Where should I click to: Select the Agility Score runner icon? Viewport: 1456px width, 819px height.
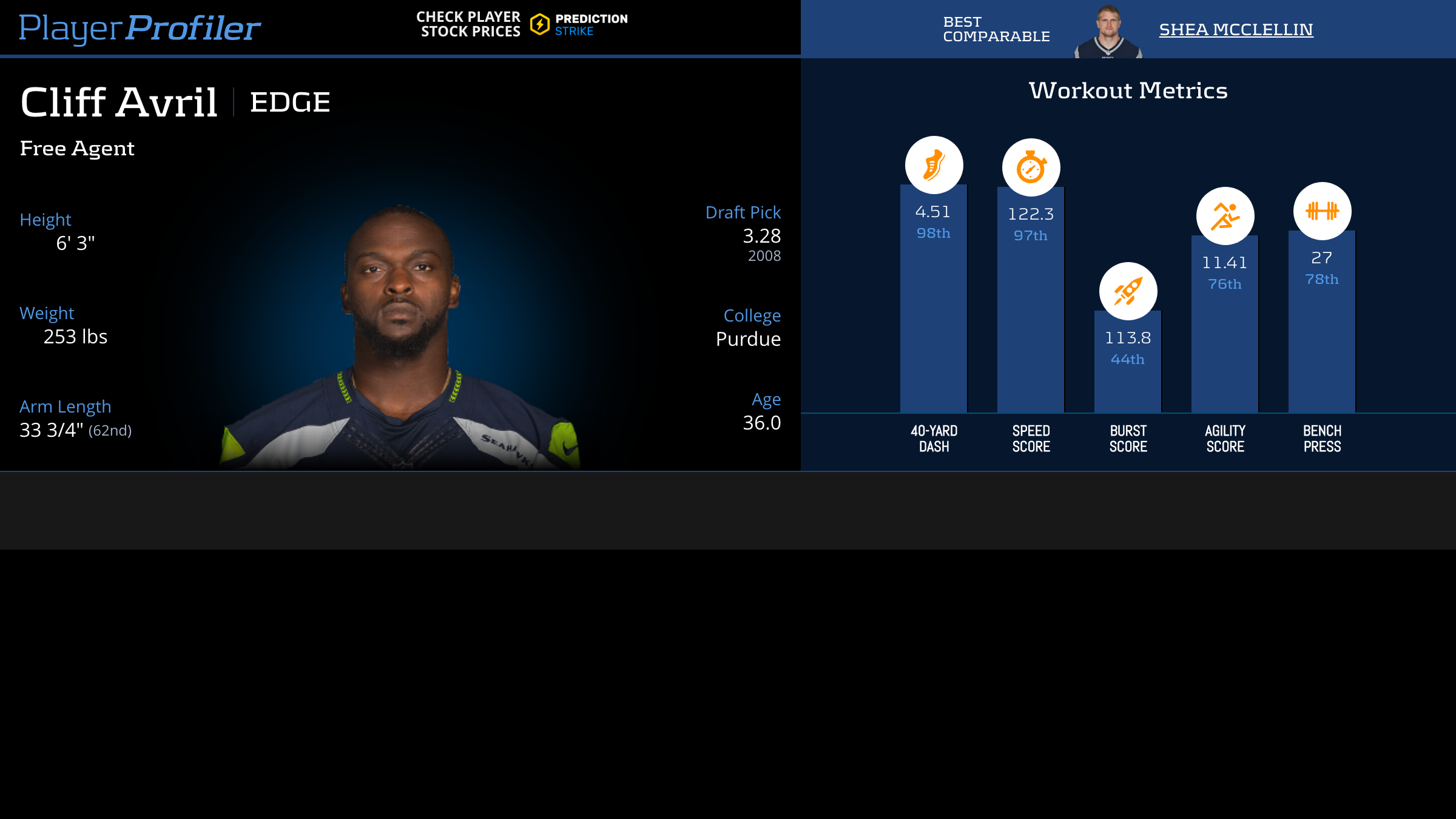coord(1225,216)
